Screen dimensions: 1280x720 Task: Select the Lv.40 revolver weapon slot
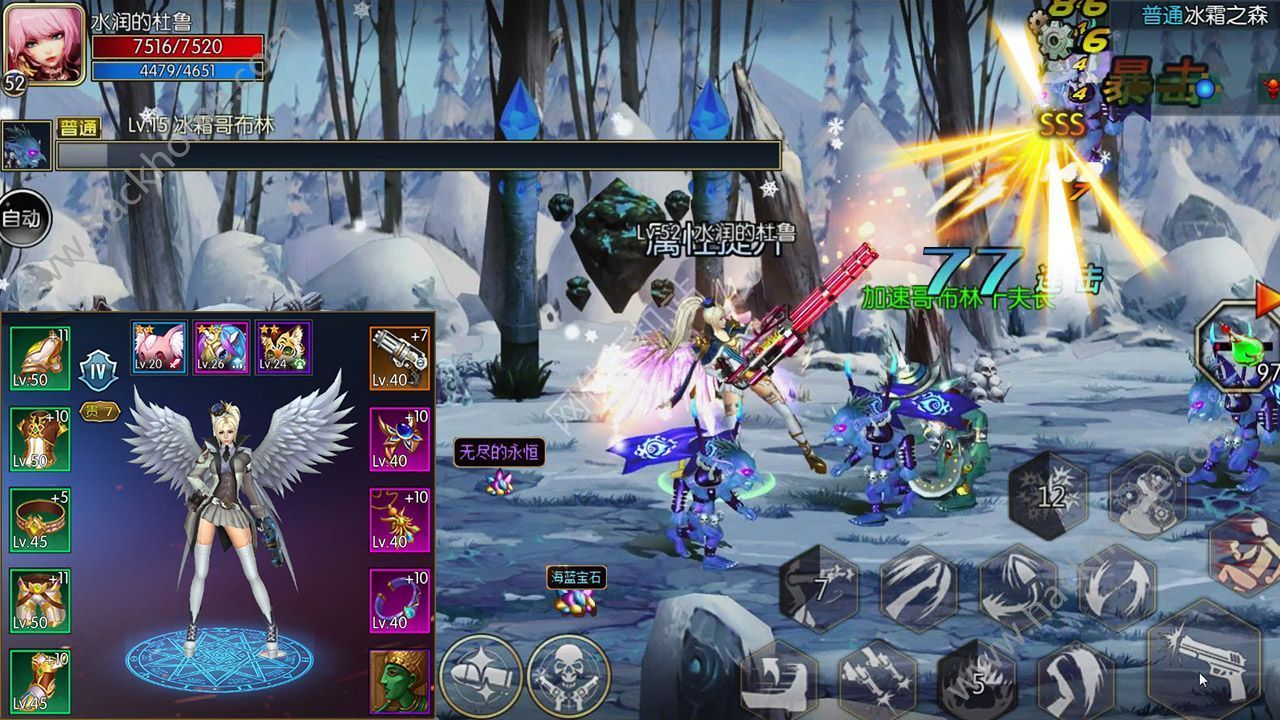tap(399, 357)
